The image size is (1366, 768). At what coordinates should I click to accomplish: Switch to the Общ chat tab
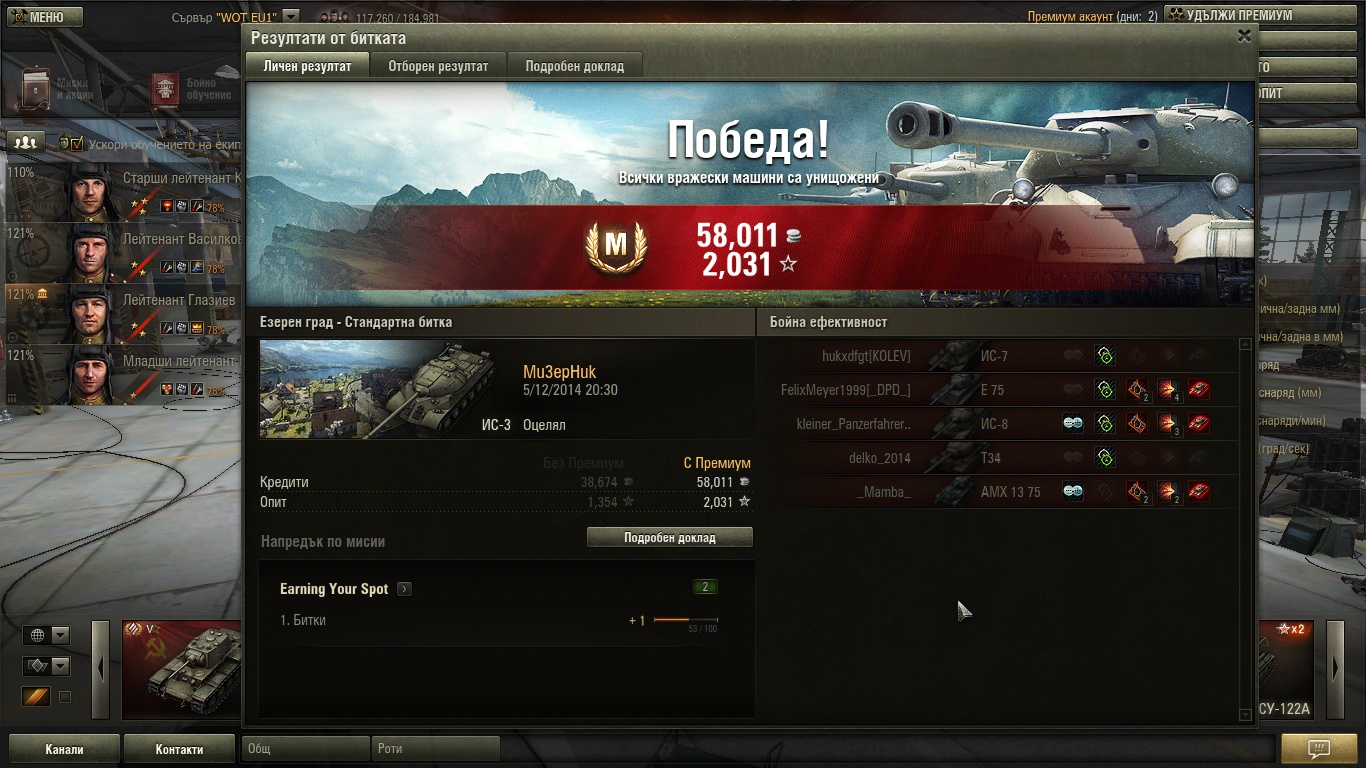tap(306, 748)
